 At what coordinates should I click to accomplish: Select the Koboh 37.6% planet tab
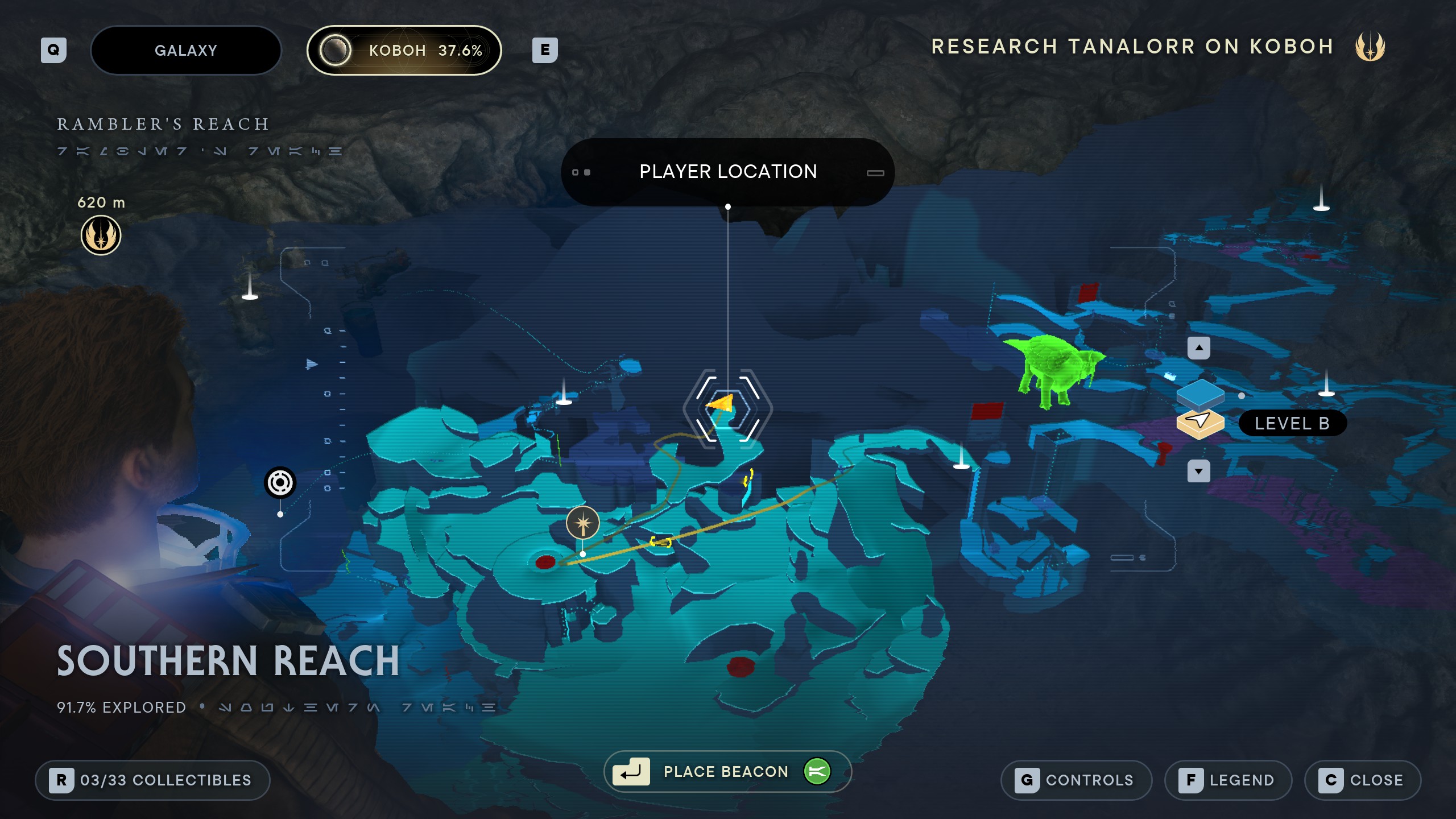click(404, 50)
